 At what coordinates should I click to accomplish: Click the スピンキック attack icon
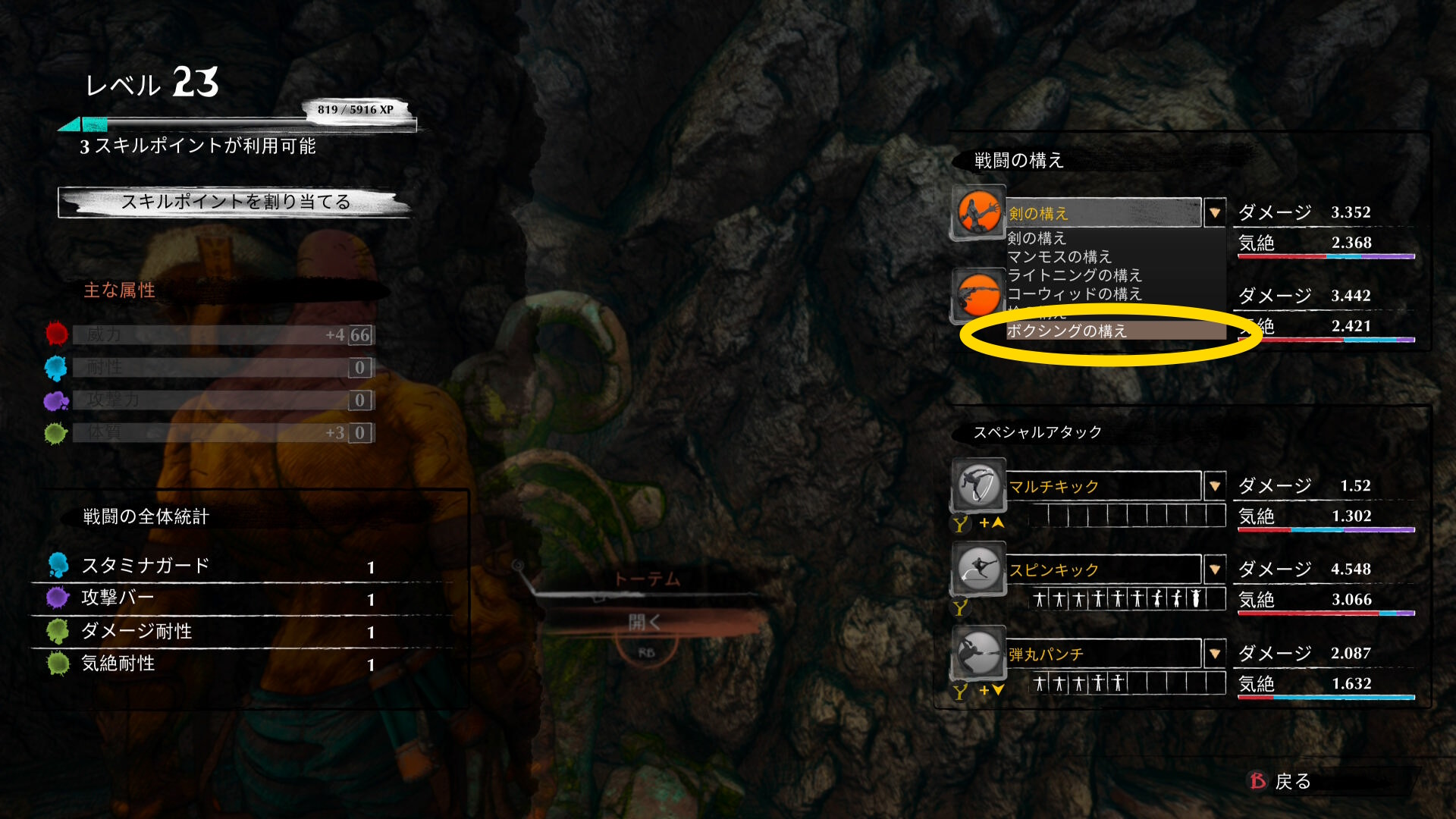point(978,569)
